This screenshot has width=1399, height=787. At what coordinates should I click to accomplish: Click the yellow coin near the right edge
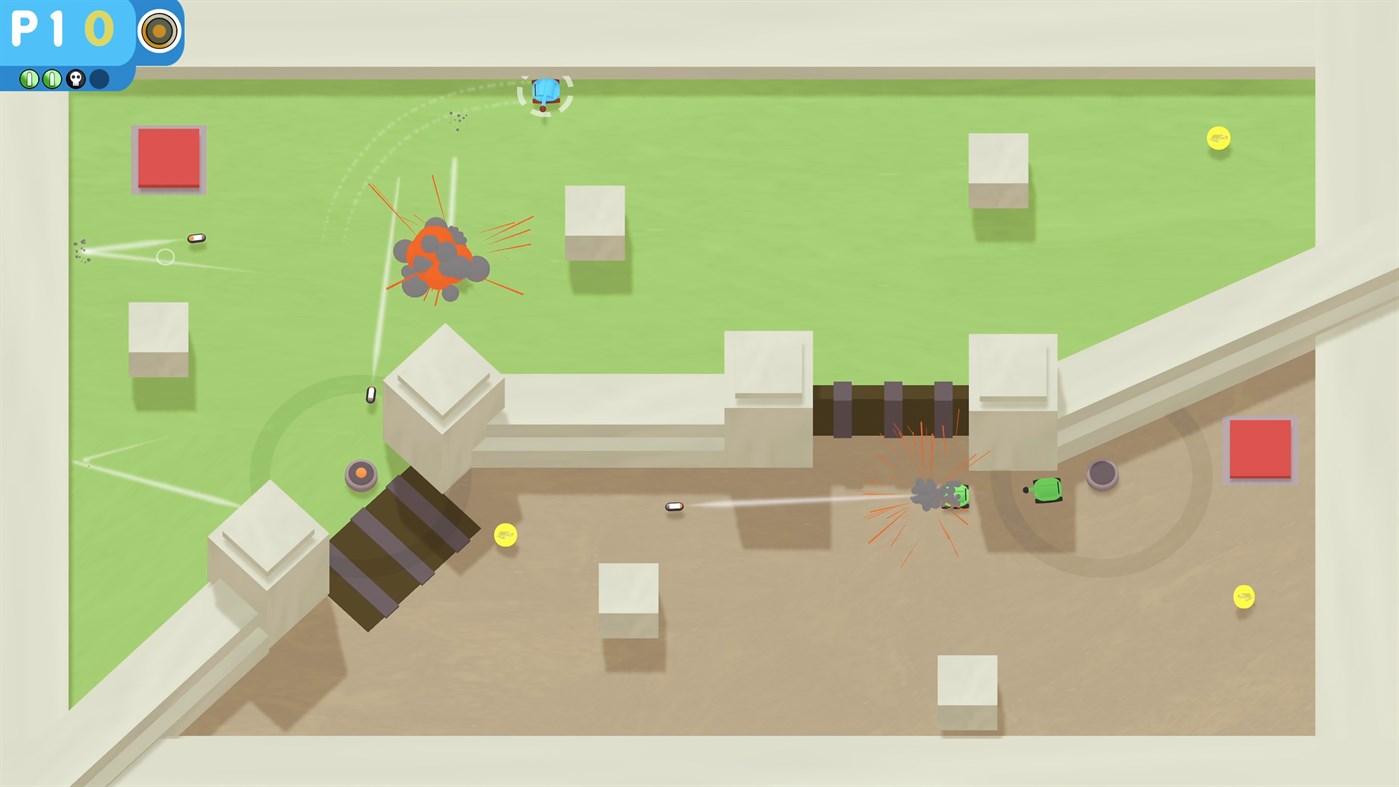[x=1243, y=597]
